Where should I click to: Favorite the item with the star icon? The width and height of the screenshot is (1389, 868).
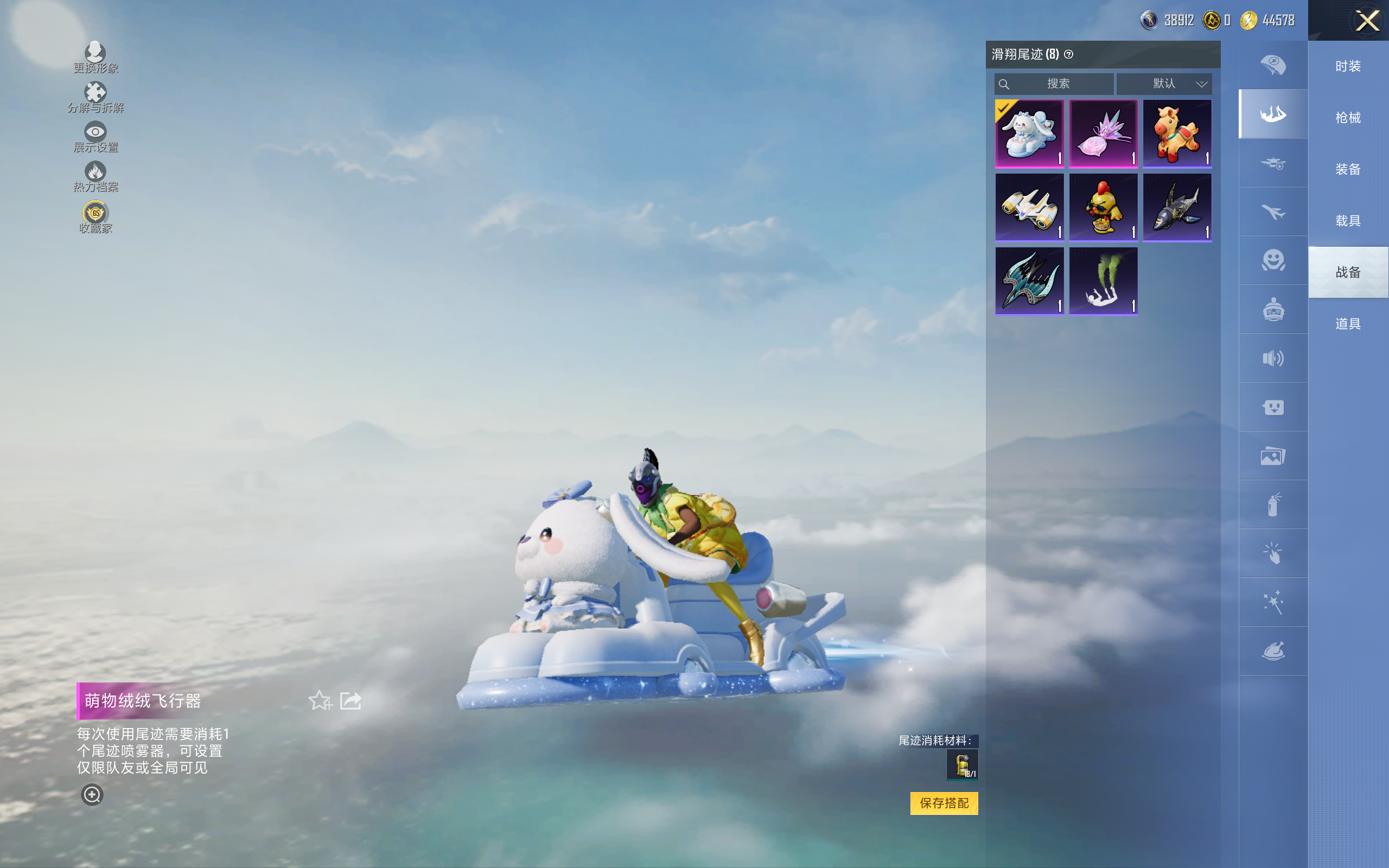(x=320, y=700)
